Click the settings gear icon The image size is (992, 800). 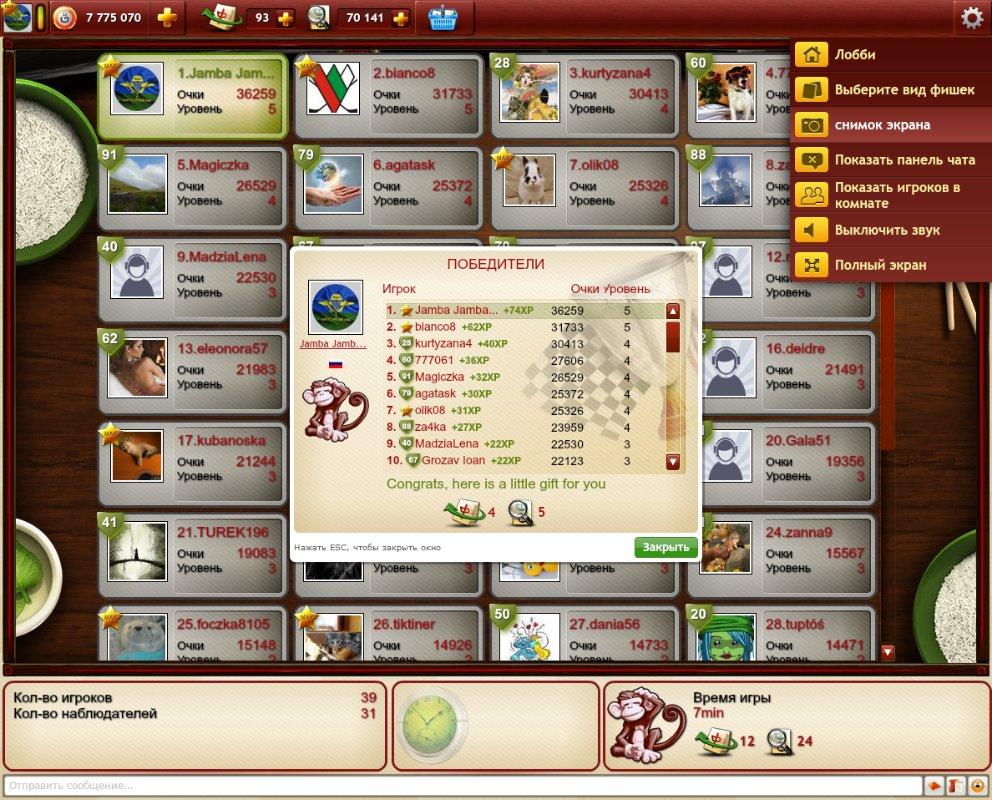coord(971,17)
